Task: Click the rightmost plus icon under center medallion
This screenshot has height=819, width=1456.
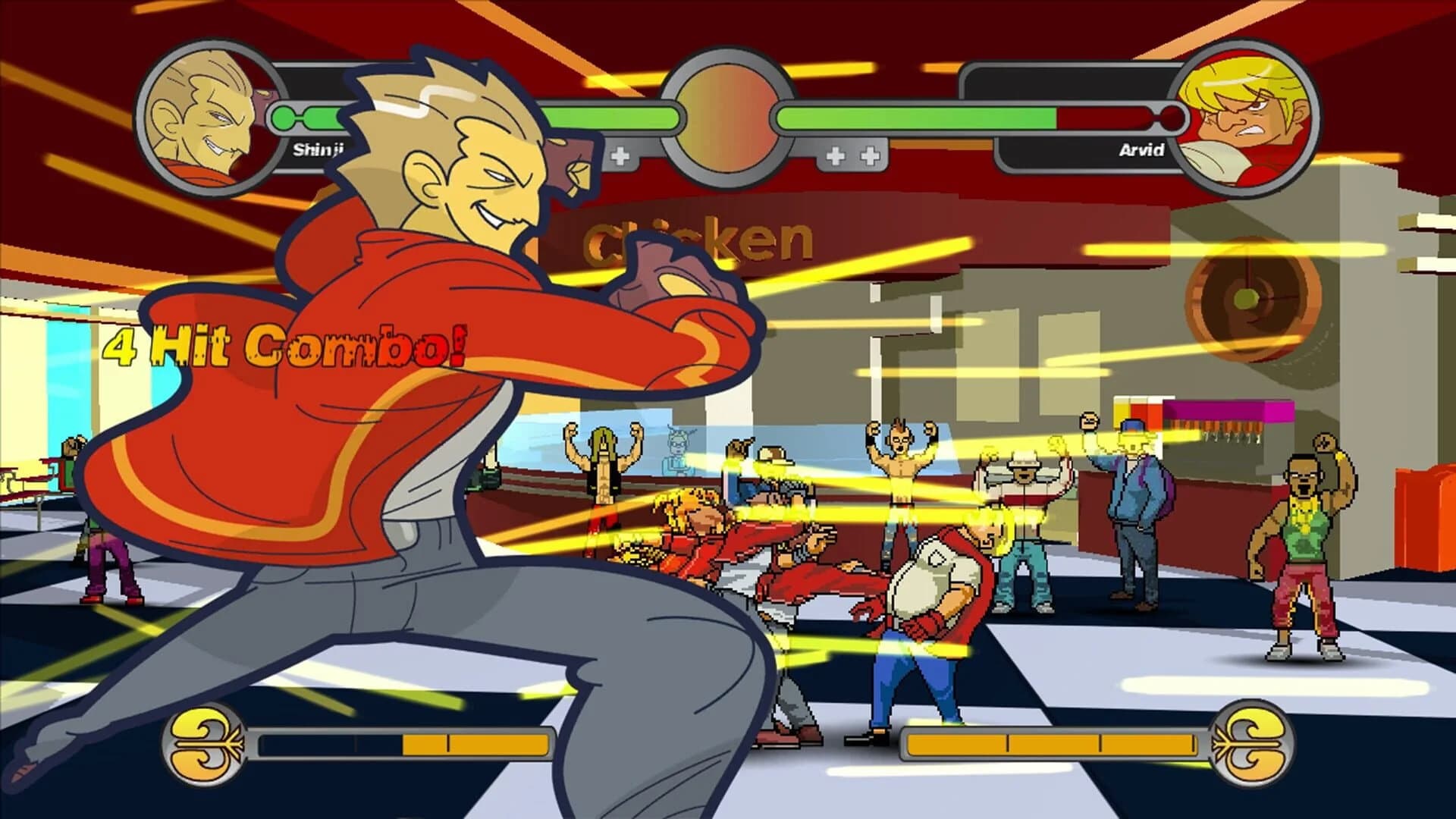Action: (x=871, y=155)
